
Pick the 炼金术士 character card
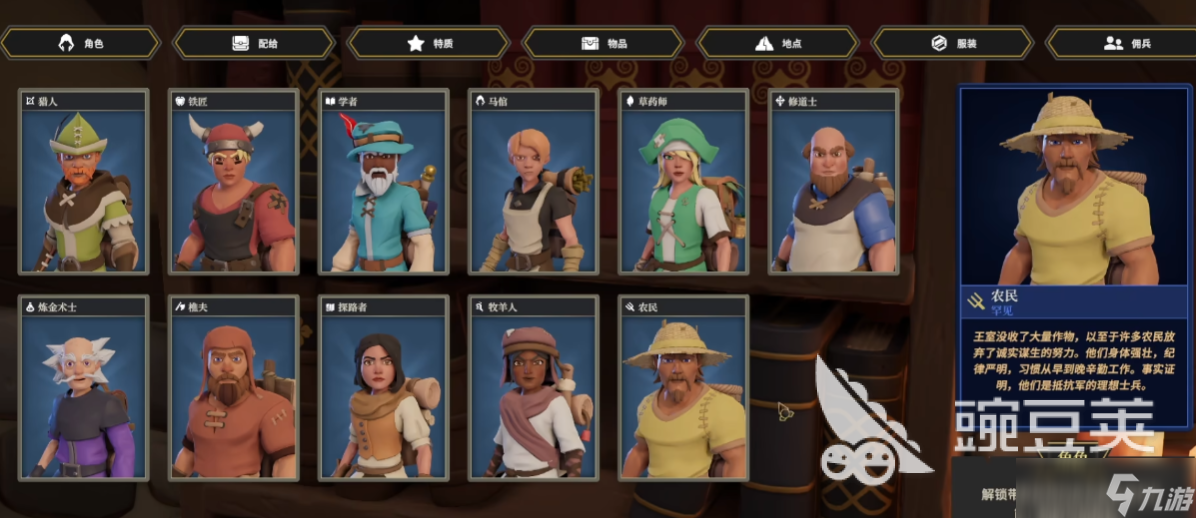[x=84, y=388]
